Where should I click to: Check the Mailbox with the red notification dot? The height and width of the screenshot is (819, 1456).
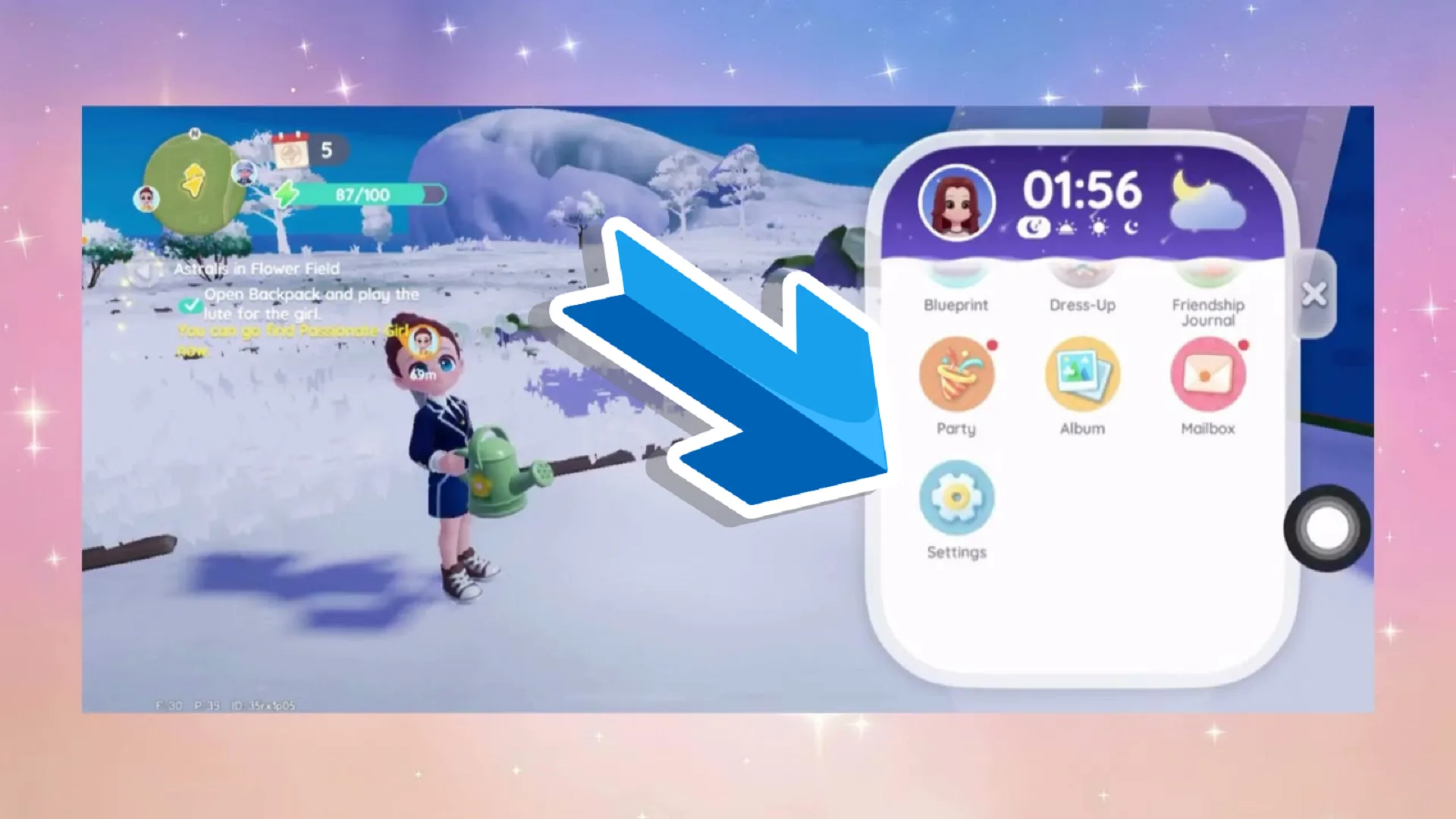[1207, 373]
